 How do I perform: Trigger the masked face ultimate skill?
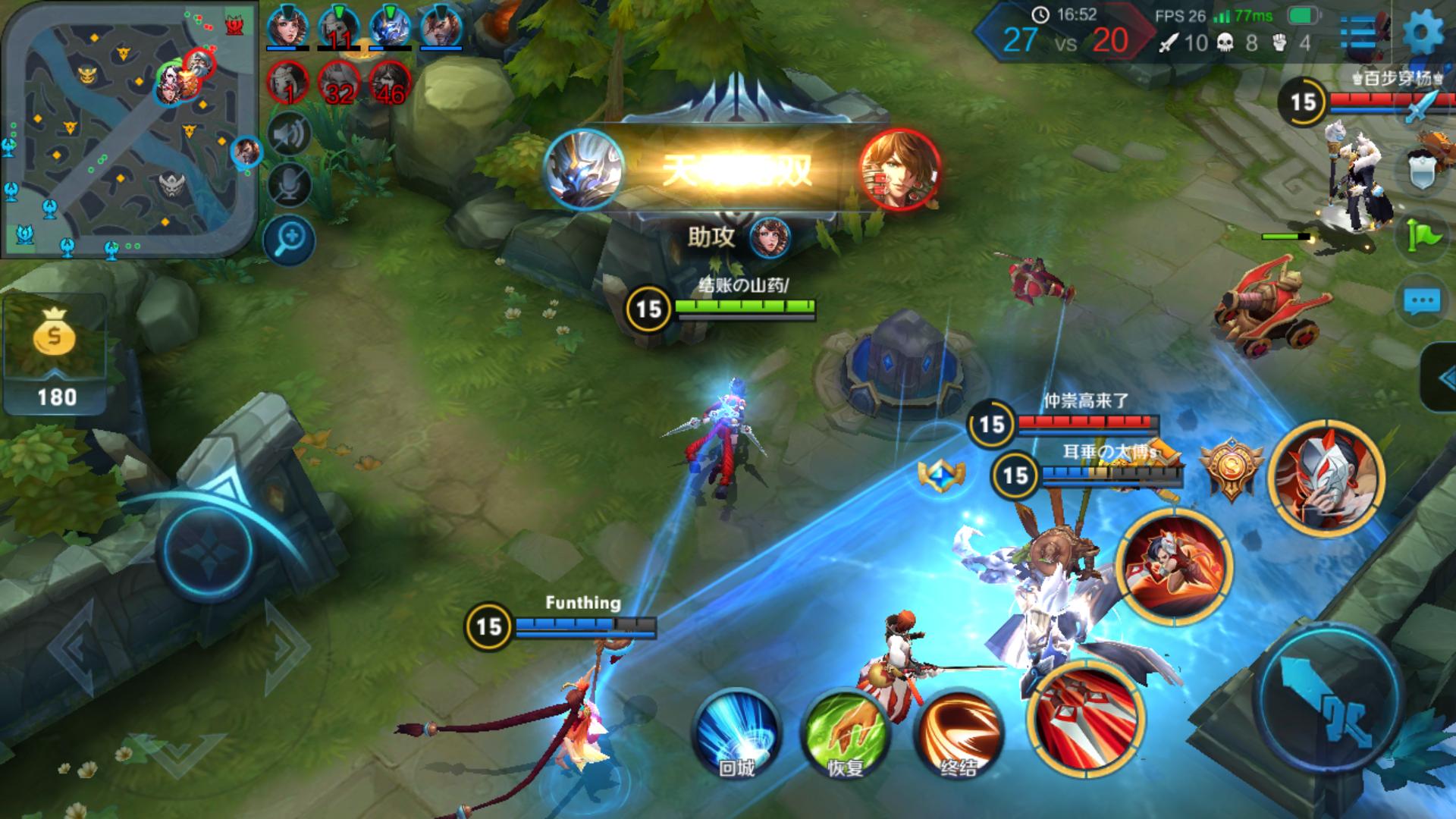(1326, 479)
